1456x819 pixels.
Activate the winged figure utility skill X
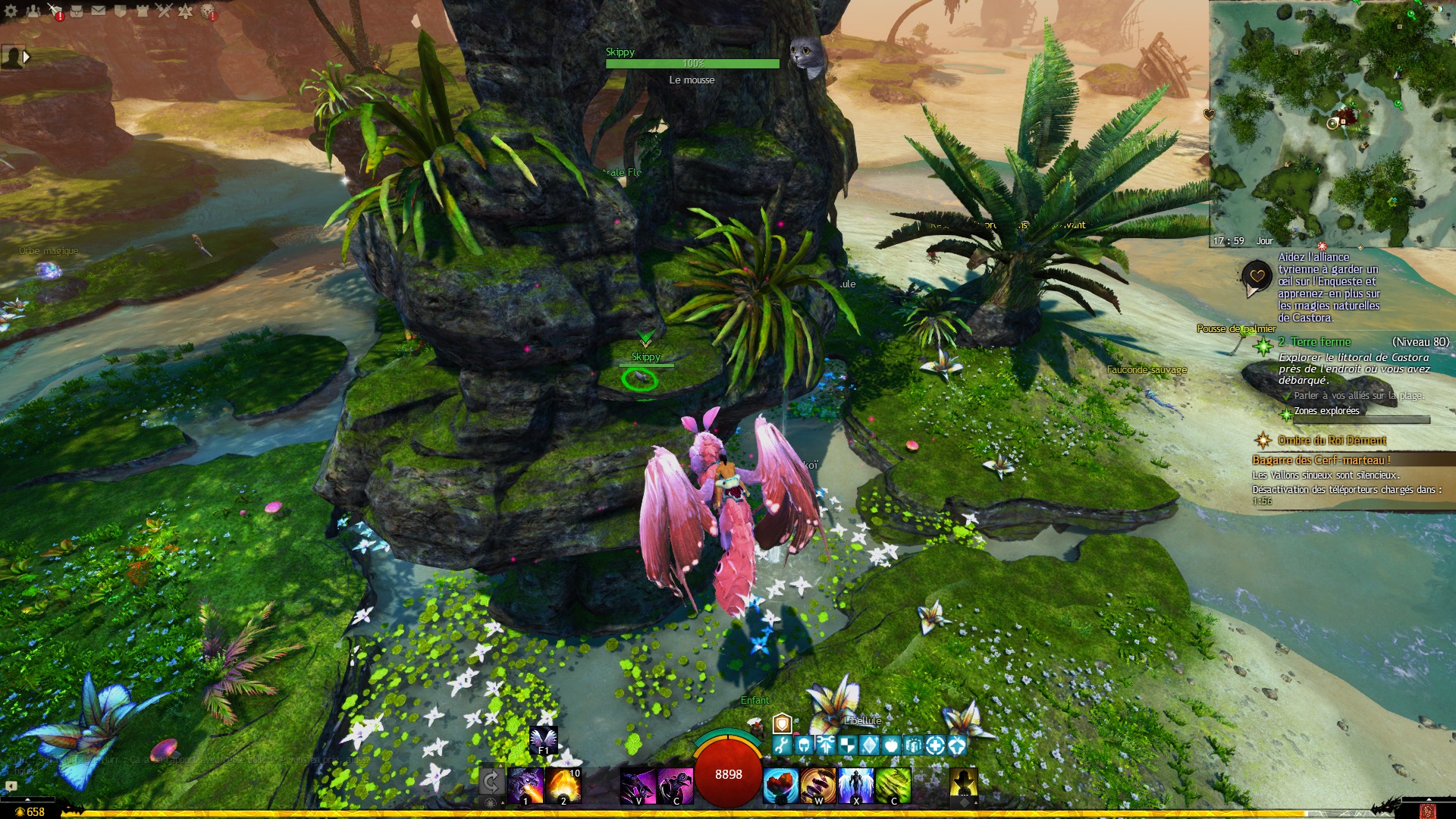(x=856, y=785)
